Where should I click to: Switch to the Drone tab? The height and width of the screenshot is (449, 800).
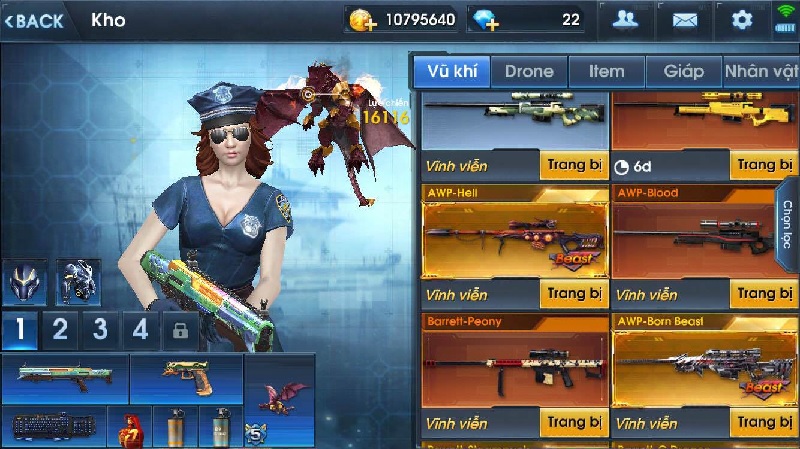pos(528,71)
